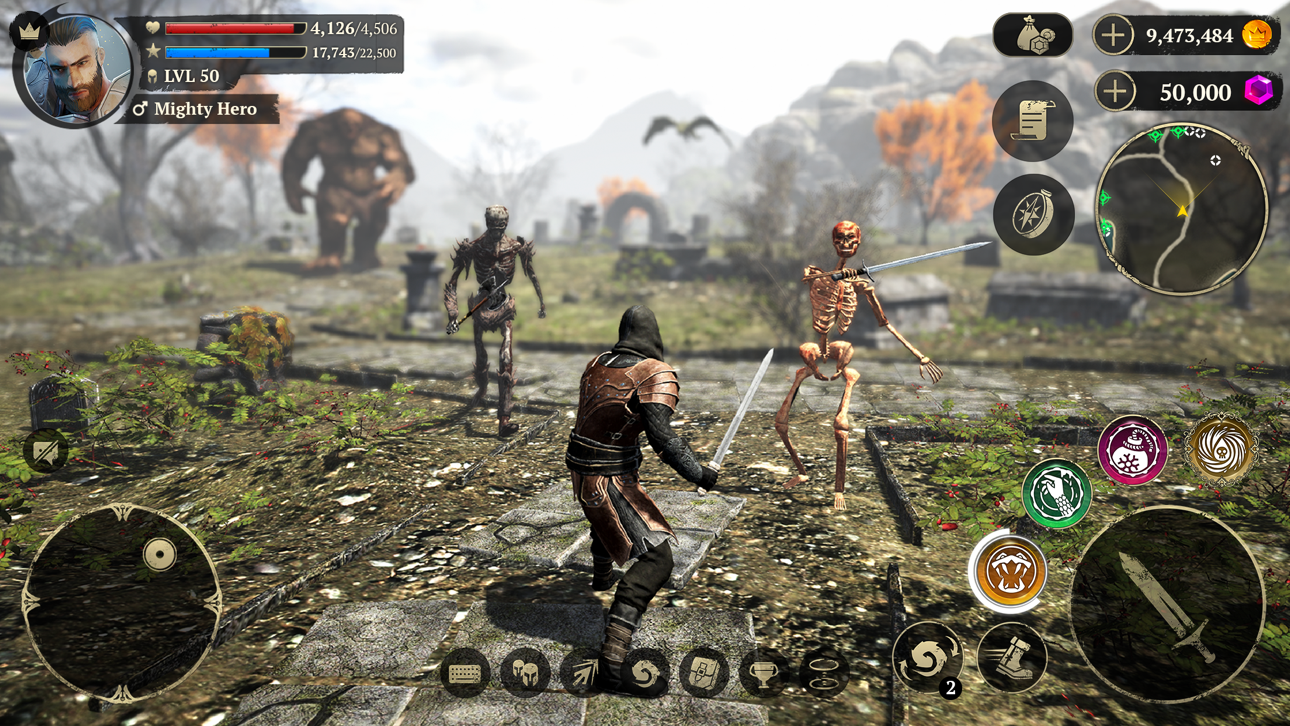Open the quest scroll
The width and height of the screenshot is (1290, 726).
[x=1032, y=120]
